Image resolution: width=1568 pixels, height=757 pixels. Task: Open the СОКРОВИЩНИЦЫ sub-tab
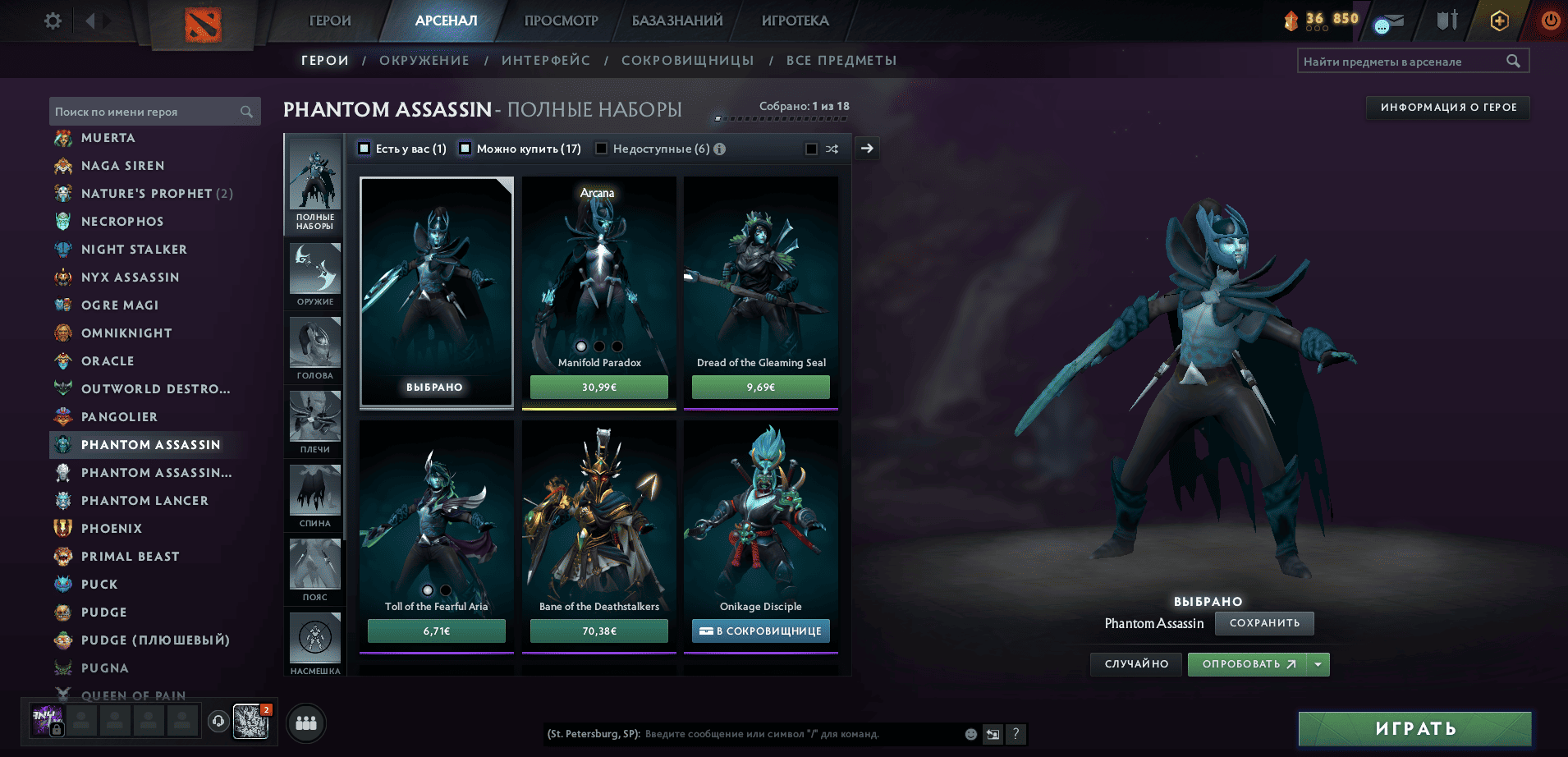coord(688,60)
